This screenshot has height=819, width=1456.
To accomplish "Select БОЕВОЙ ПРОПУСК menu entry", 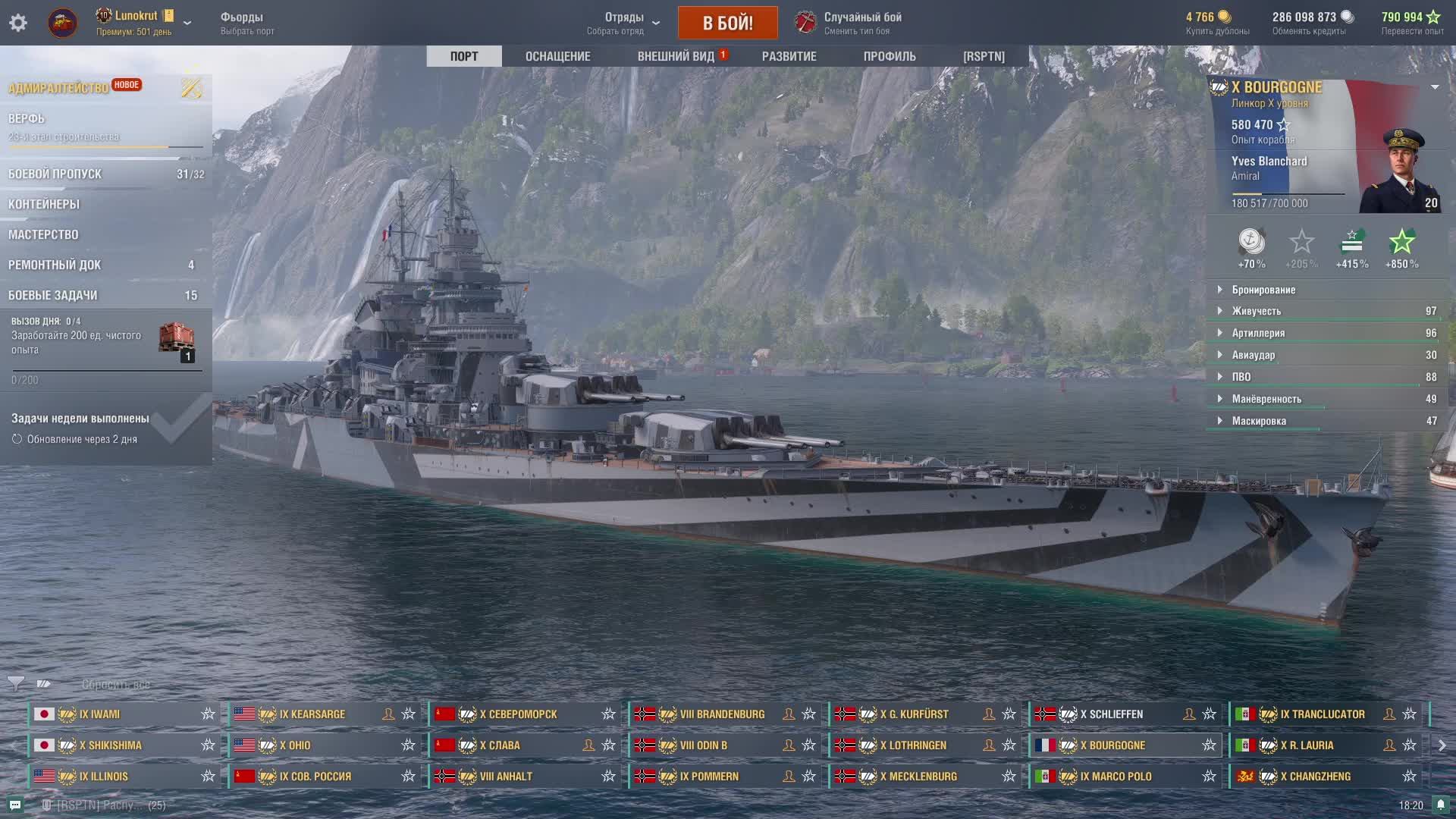I will (x=55, y=174).
